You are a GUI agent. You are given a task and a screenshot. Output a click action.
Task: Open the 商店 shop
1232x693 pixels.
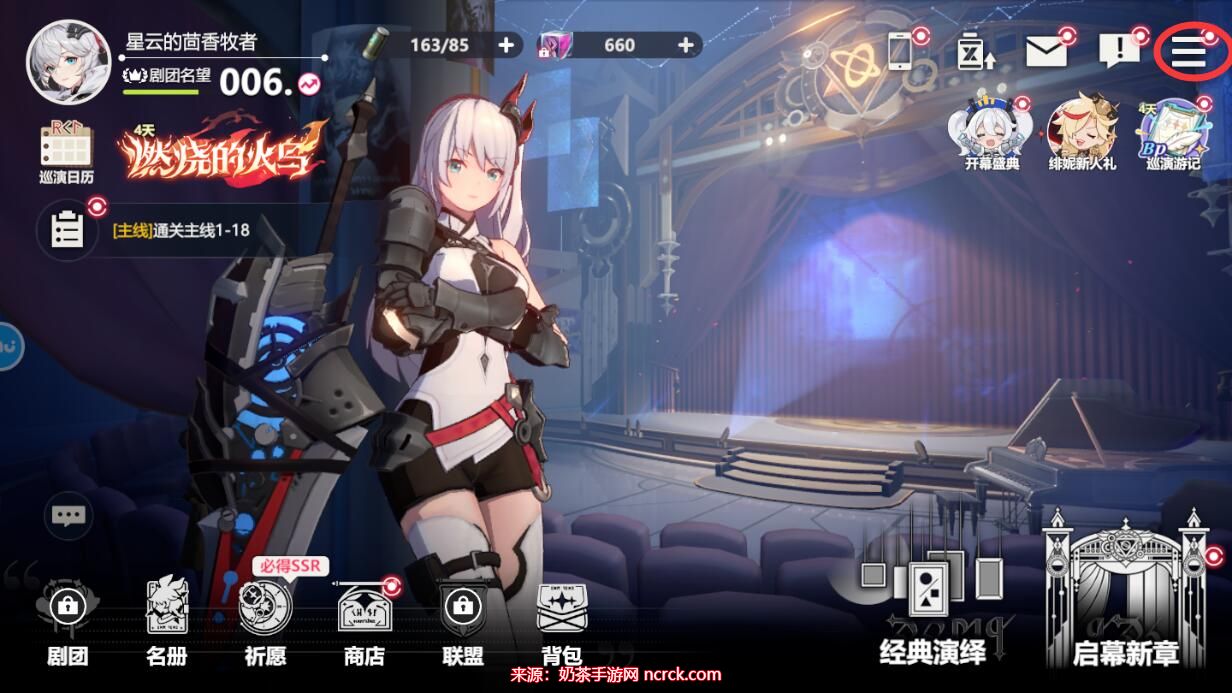(x=364, y=620)
